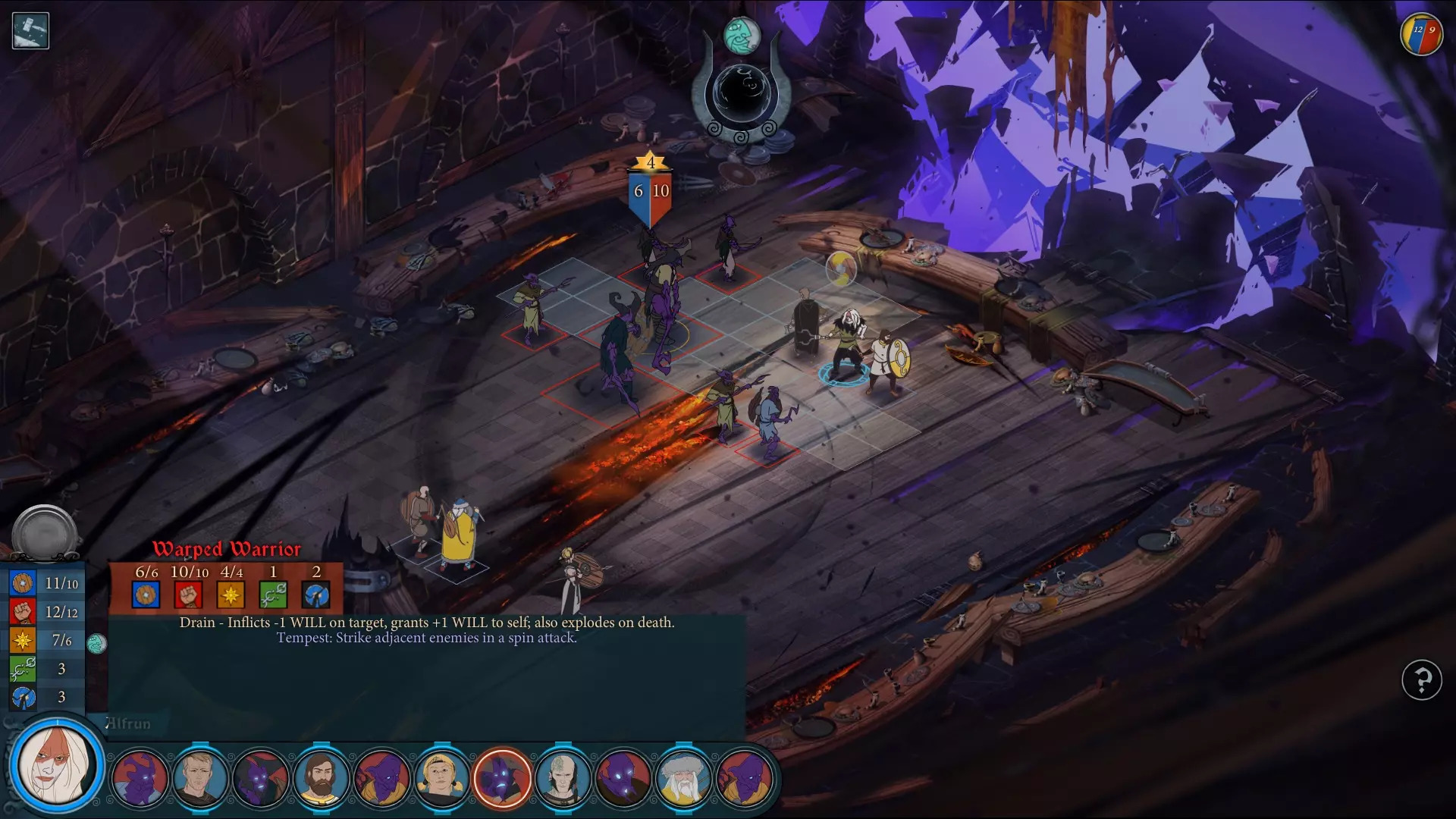Open the question mark help button
Viewport: 1456px width, 819px height.
click(1421, 680)
